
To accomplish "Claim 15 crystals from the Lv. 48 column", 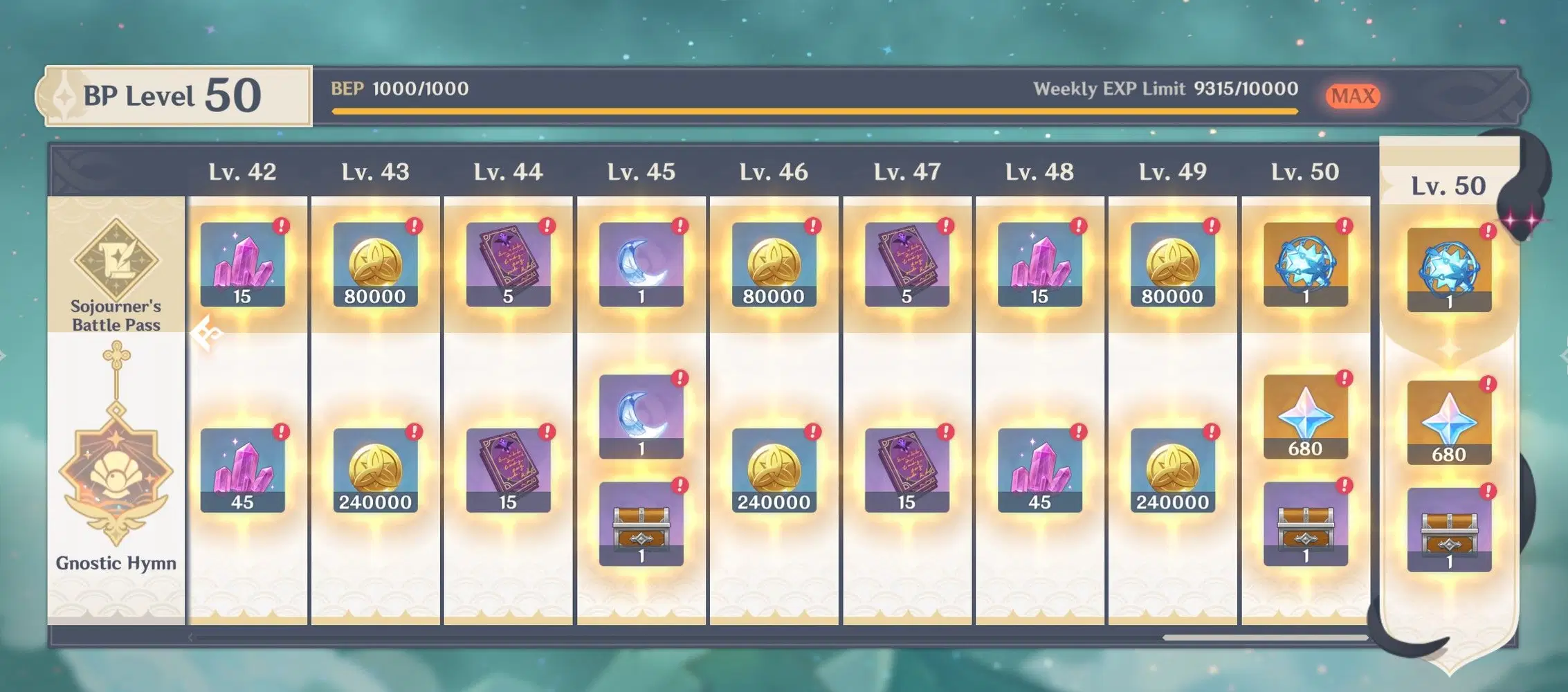I will point(1039,264).
